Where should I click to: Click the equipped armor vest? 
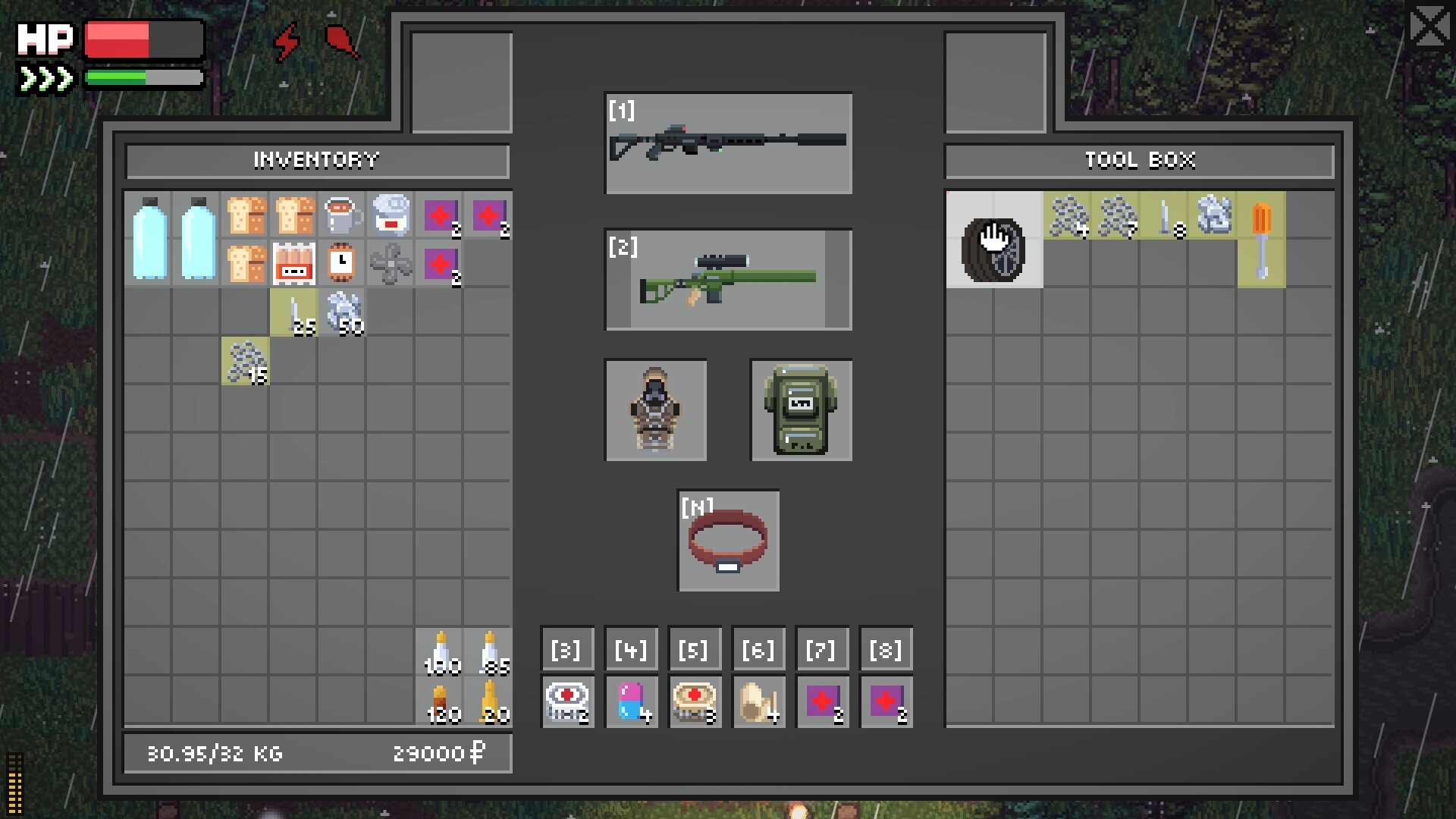[655, 409]
